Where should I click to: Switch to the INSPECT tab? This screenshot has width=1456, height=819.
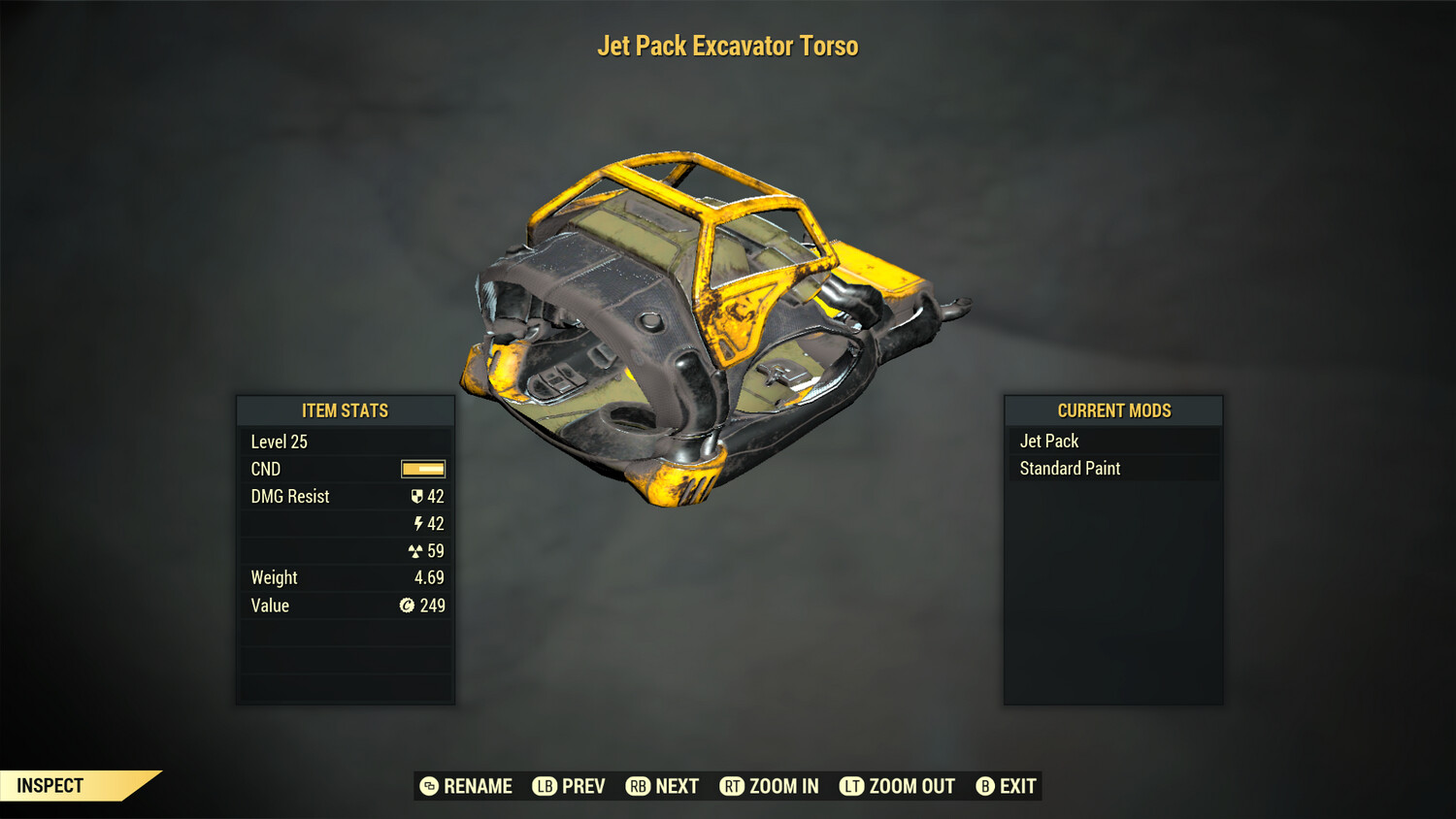(50, 785)
